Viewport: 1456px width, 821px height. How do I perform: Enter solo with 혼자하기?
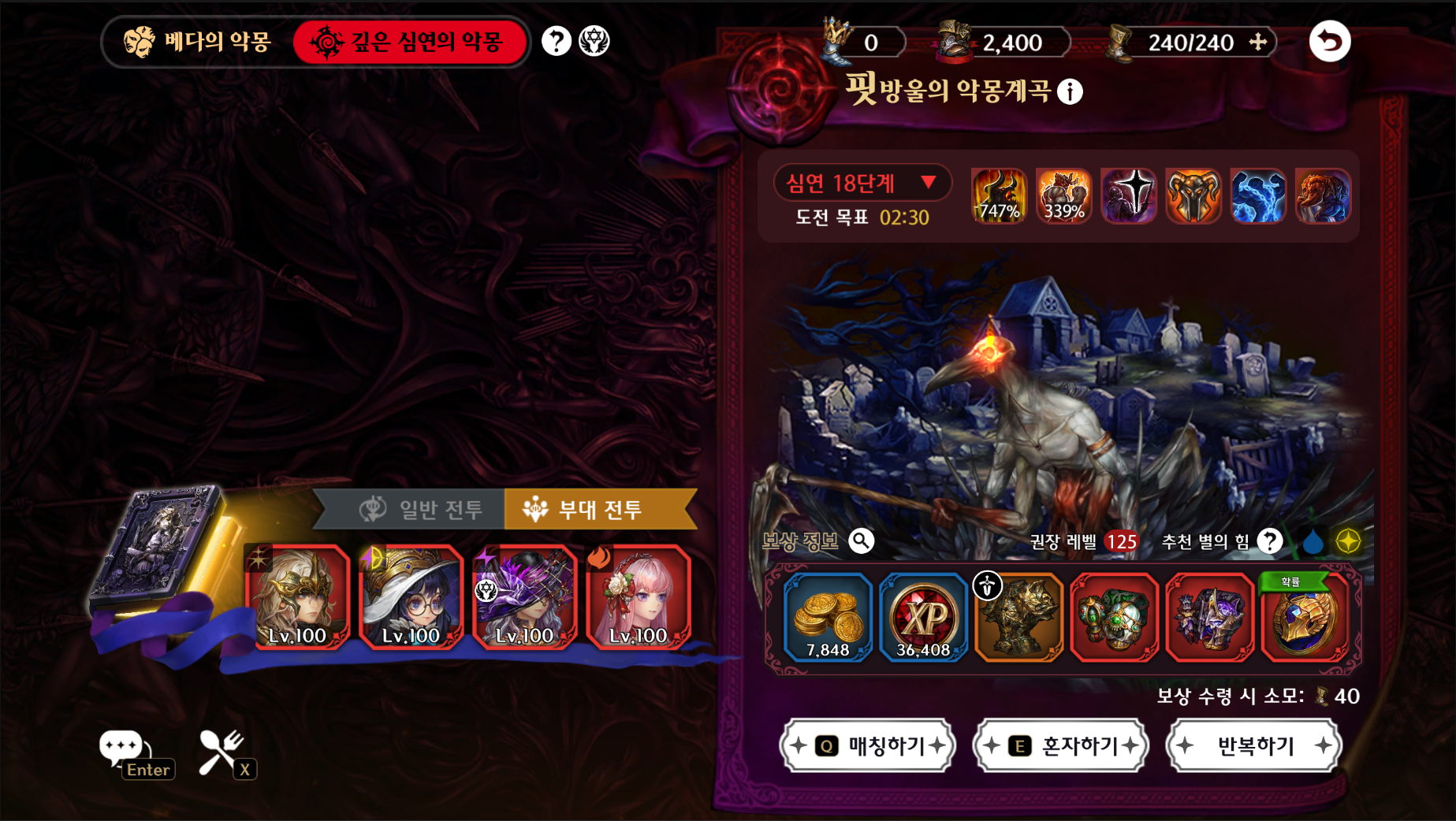coord(1061,745)
